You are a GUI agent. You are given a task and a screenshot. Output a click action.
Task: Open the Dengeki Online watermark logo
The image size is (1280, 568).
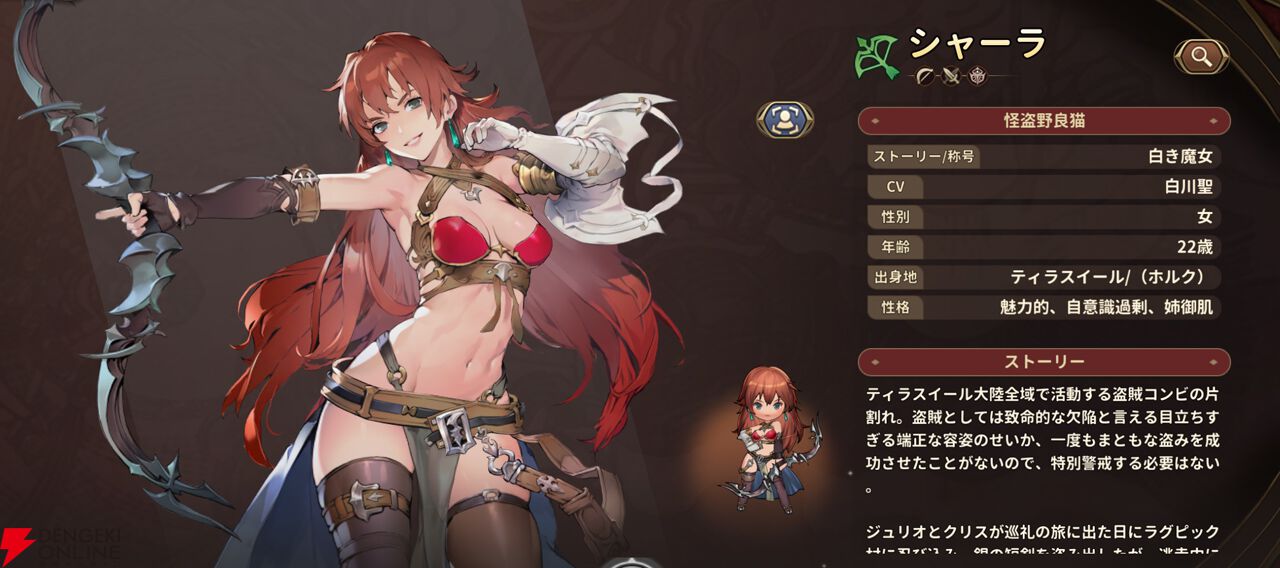click(62, 545)
